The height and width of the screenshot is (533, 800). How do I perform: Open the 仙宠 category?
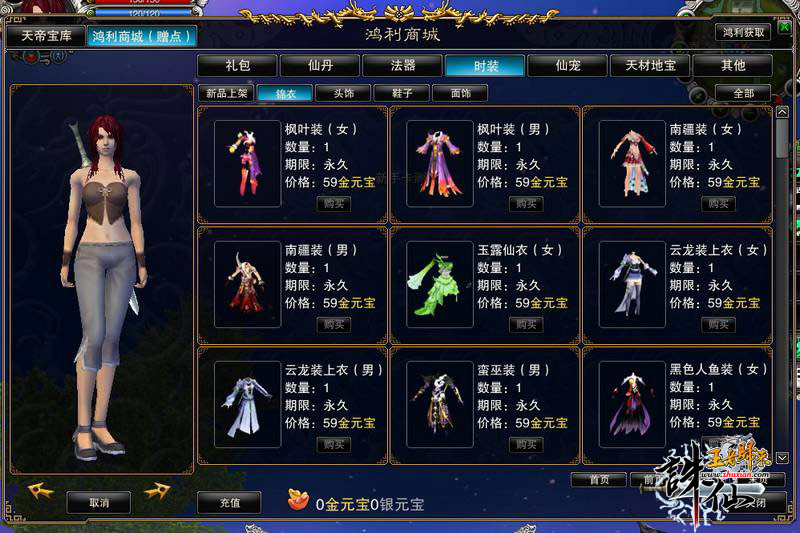pos(568,66)
